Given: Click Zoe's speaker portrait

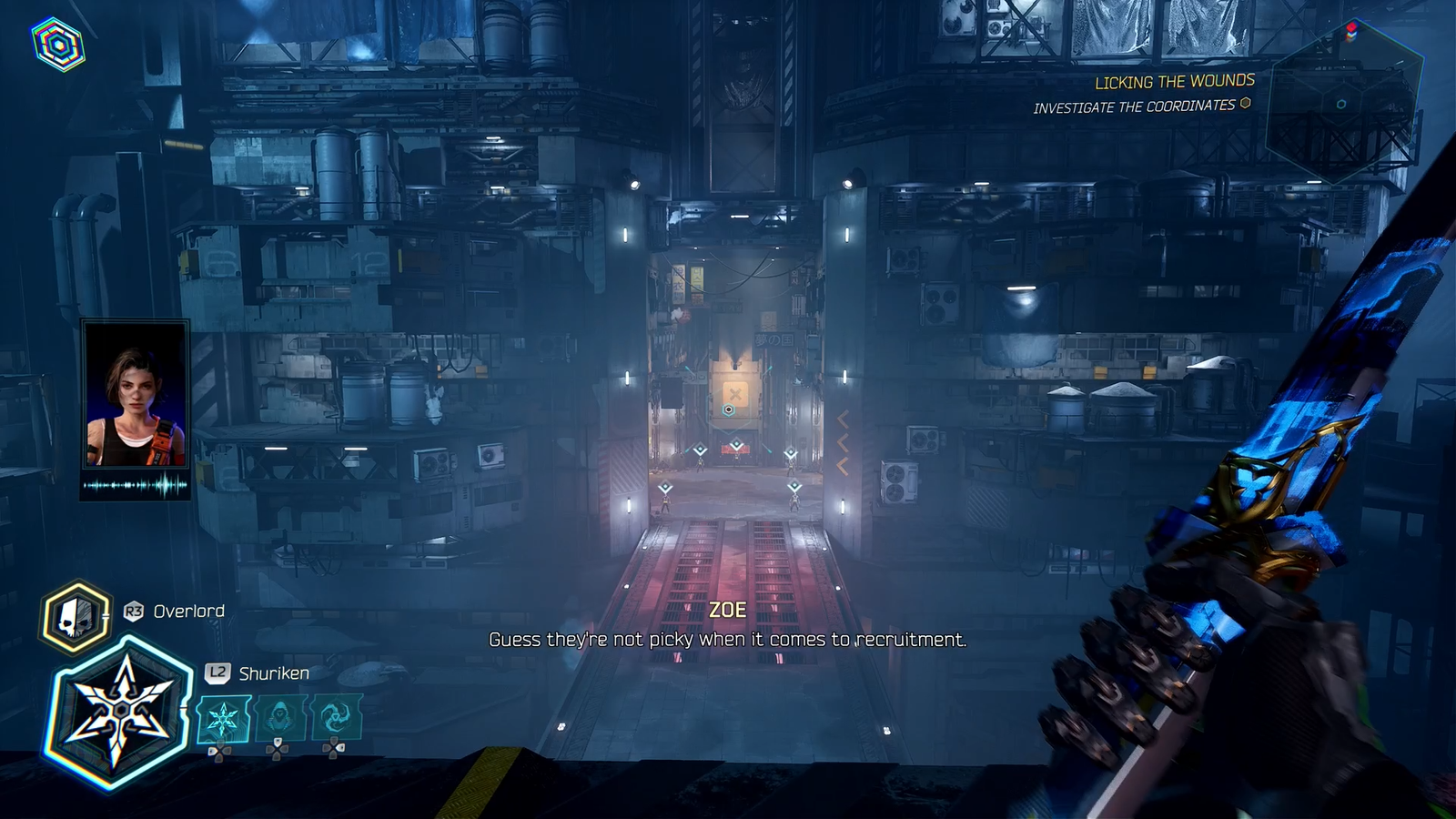Looking at the screenshot, I should pyautogui.click(x=136, y=393).
